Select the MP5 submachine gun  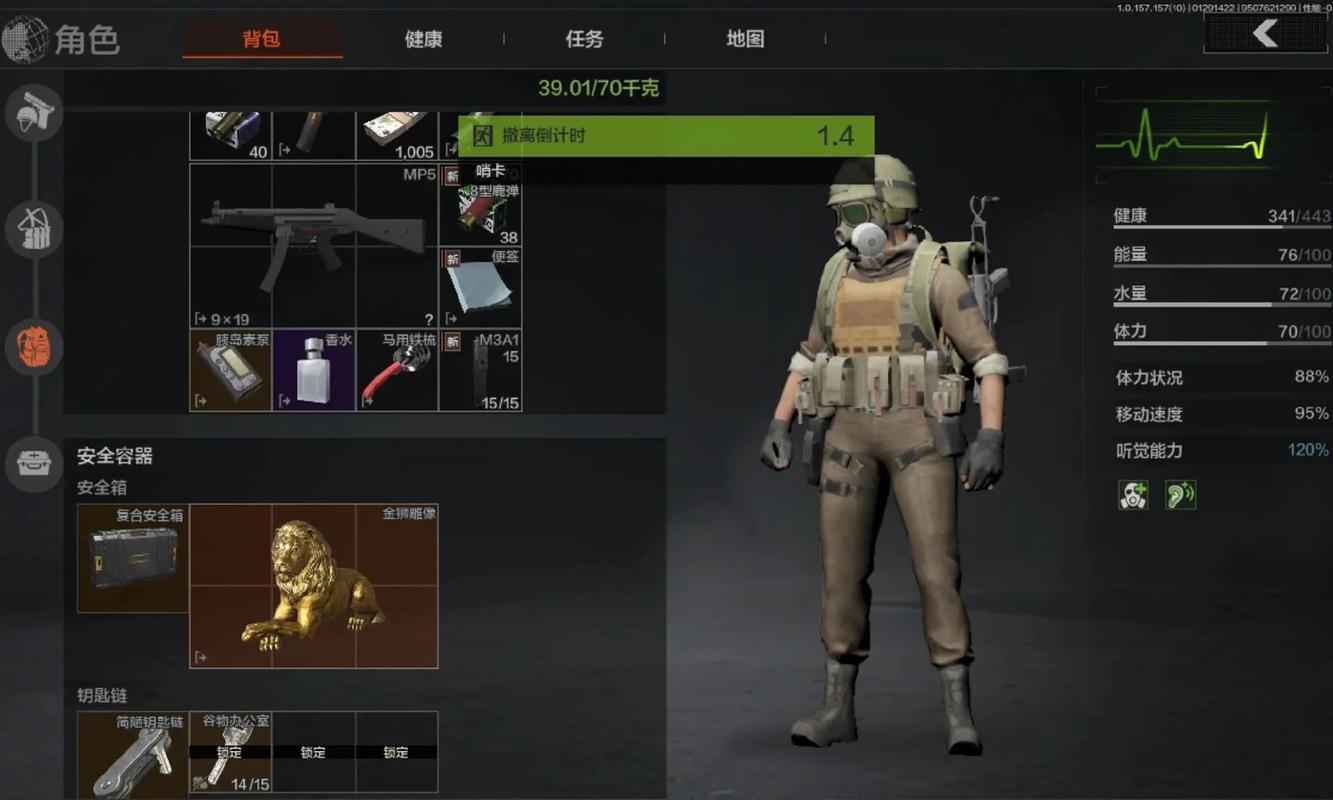[x=313, y=245]
